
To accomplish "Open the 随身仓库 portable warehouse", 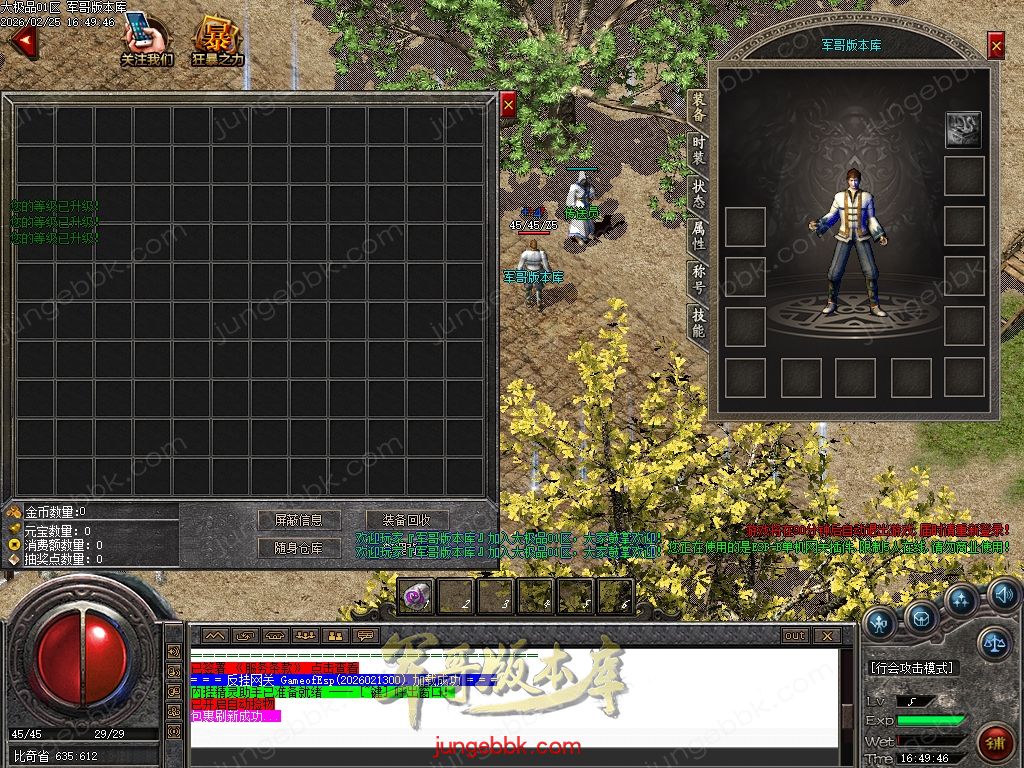I will click(x=299, y=548).
